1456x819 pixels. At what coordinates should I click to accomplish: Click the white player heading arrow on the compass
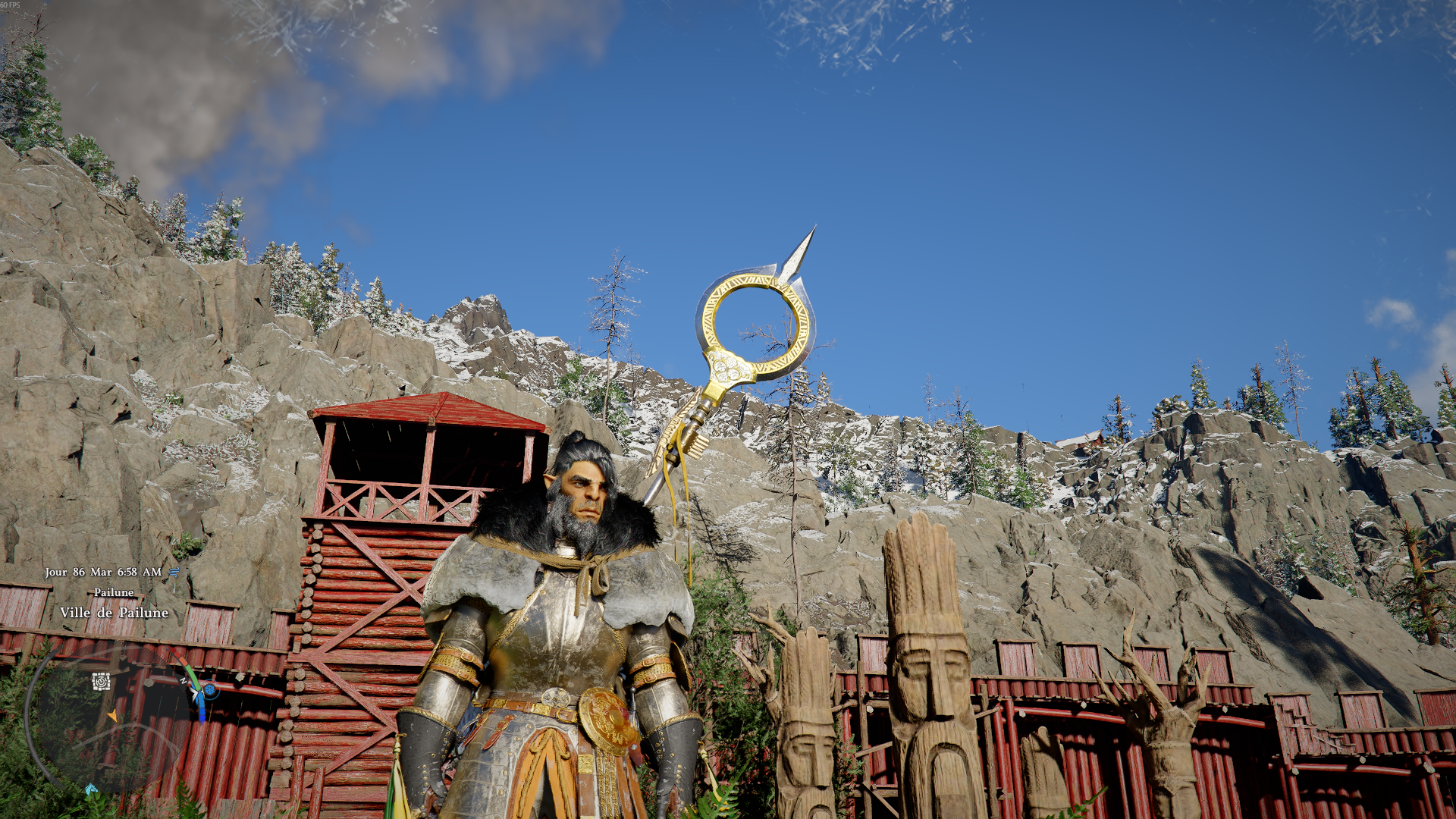(x=195, y=692)
